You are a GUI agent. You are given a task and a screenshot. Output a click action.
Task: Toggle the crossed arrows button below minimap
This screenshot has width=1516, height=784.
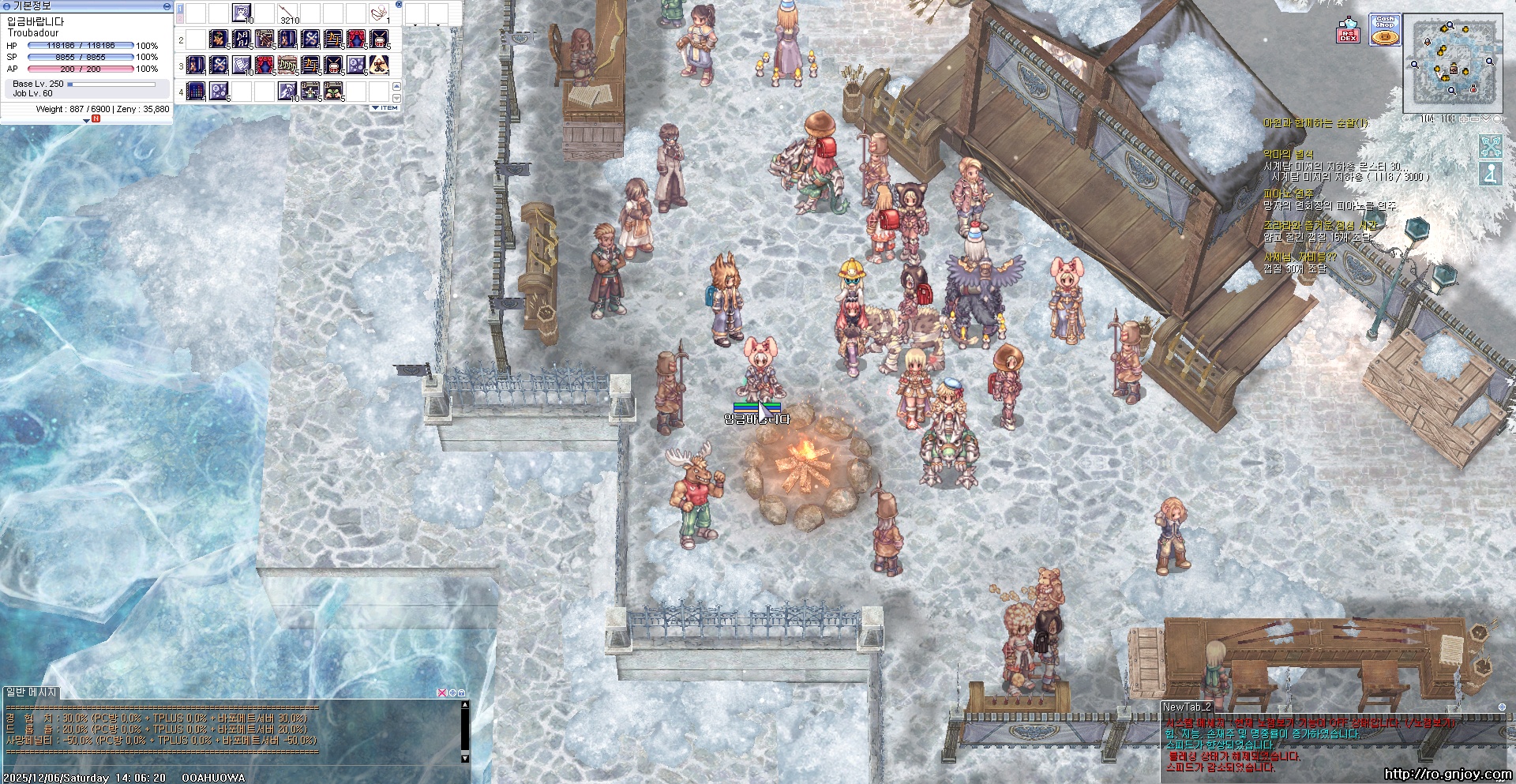pos(1490,146)
